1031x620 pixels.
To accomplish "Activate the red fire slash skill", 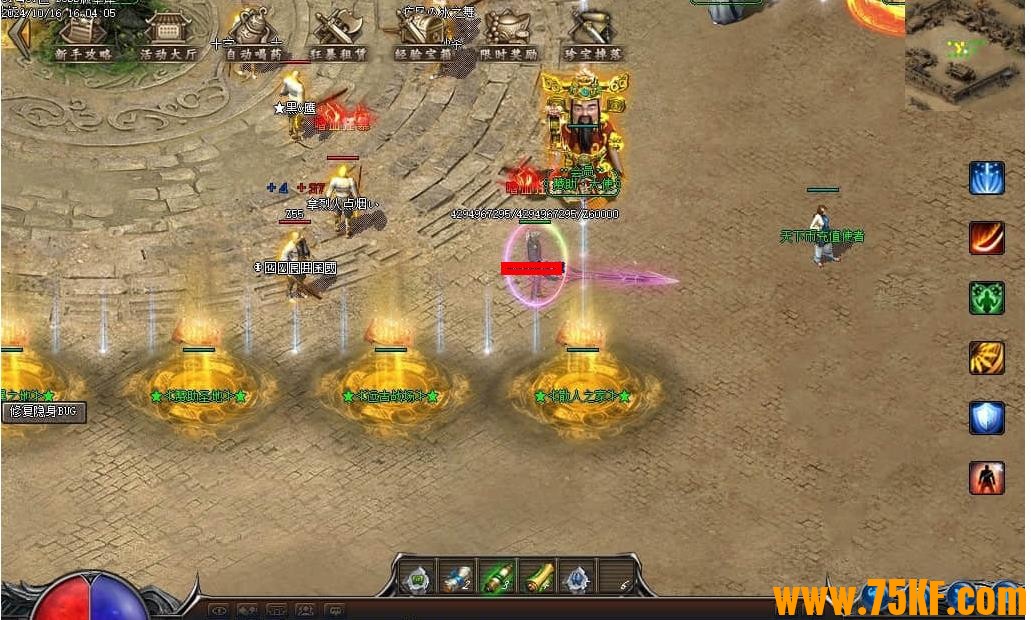I will (x=986, y=238).
